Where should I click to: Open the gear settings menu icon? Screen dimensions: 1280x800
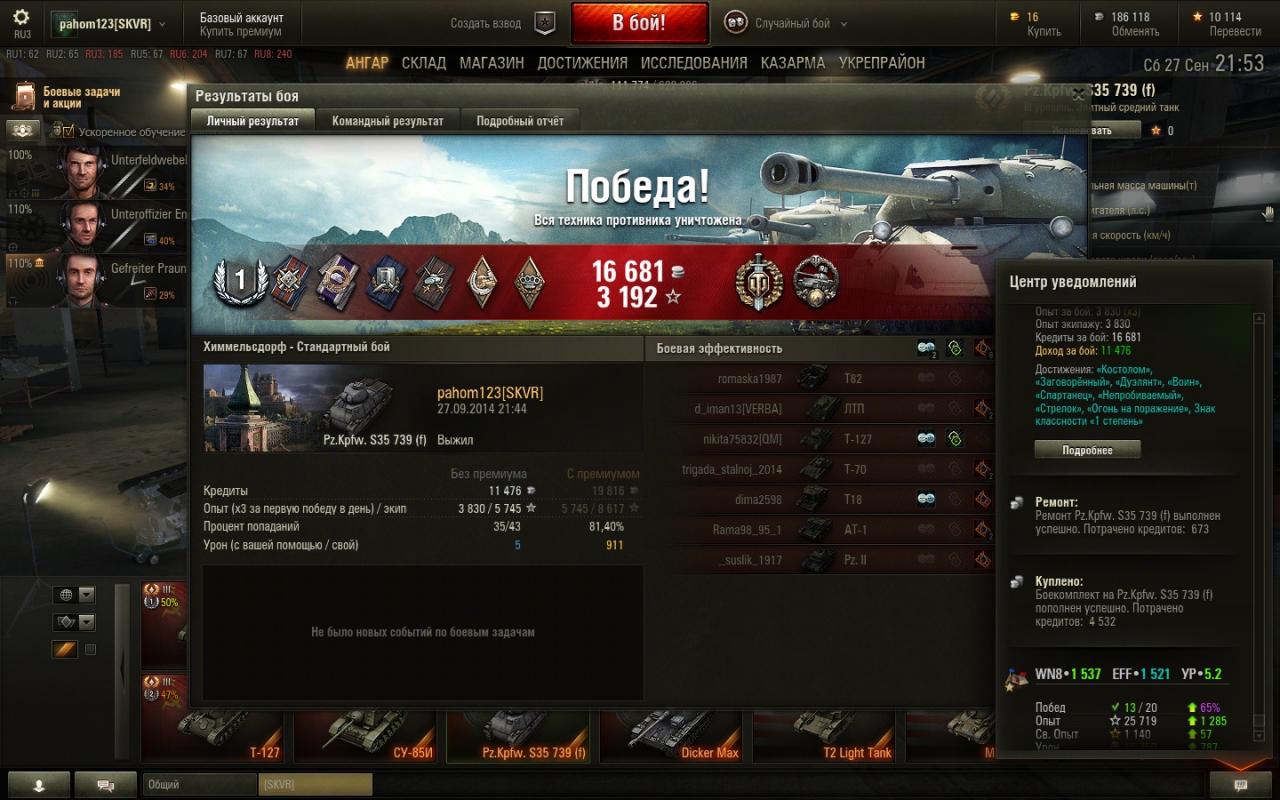21,17
